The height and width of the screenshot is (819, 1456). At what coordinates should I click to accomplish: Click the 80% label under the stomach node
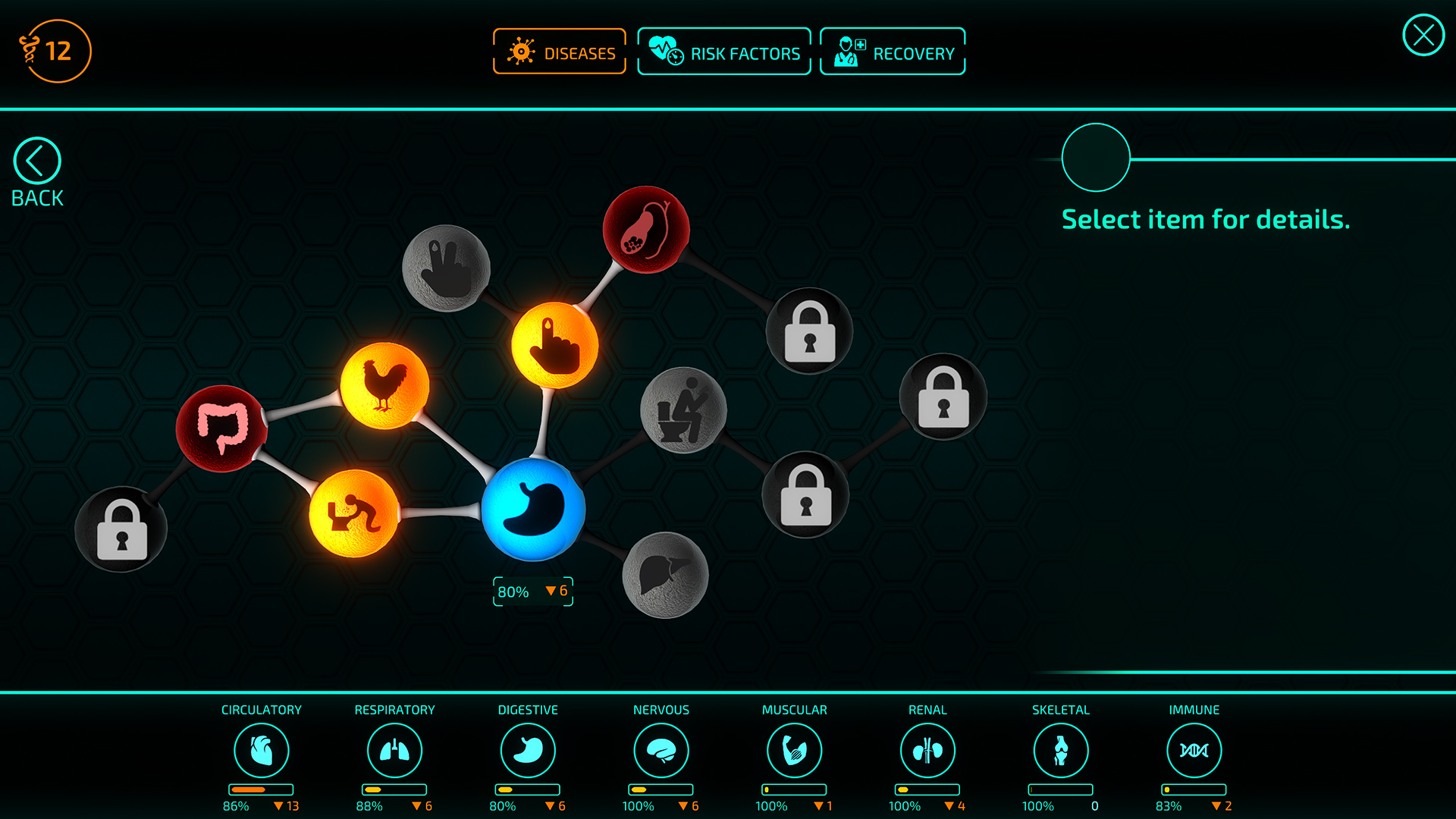click(x=513, y=591)
